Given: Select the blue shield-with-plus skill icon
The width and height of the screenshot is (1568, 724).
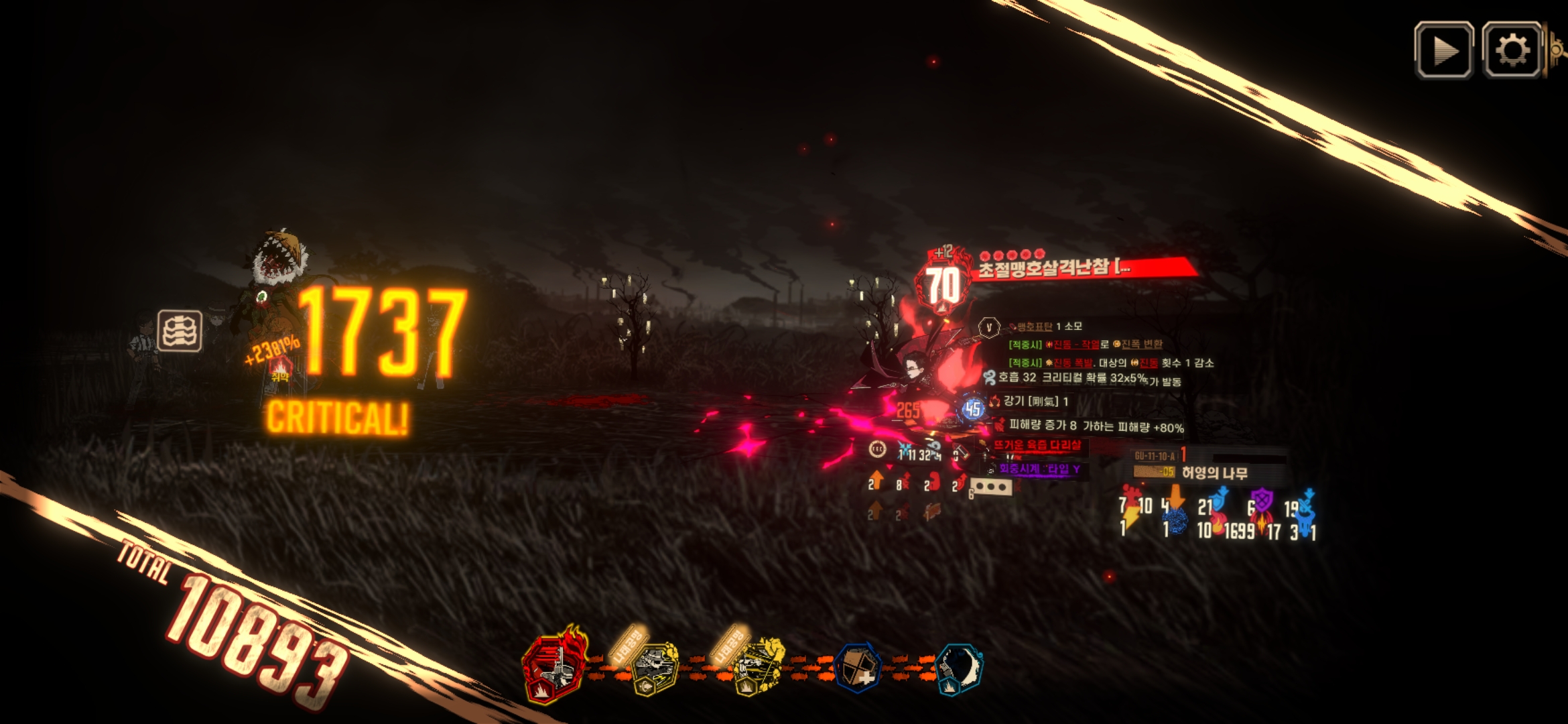Looking at the screenshot, I should point(858,668).
